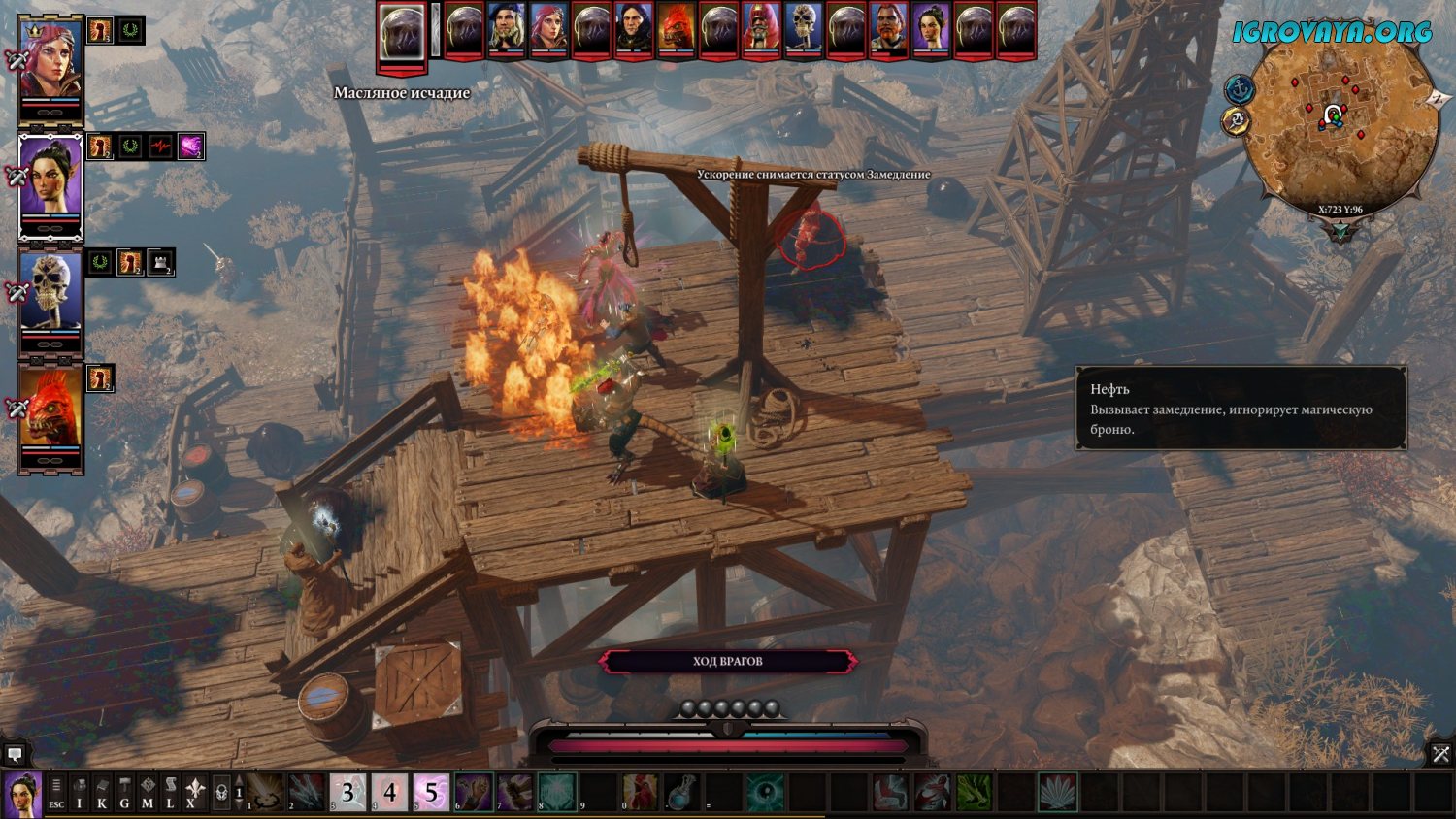Open the map with the M button
This screenshot has height=819, width=1456.
point(147,793)
